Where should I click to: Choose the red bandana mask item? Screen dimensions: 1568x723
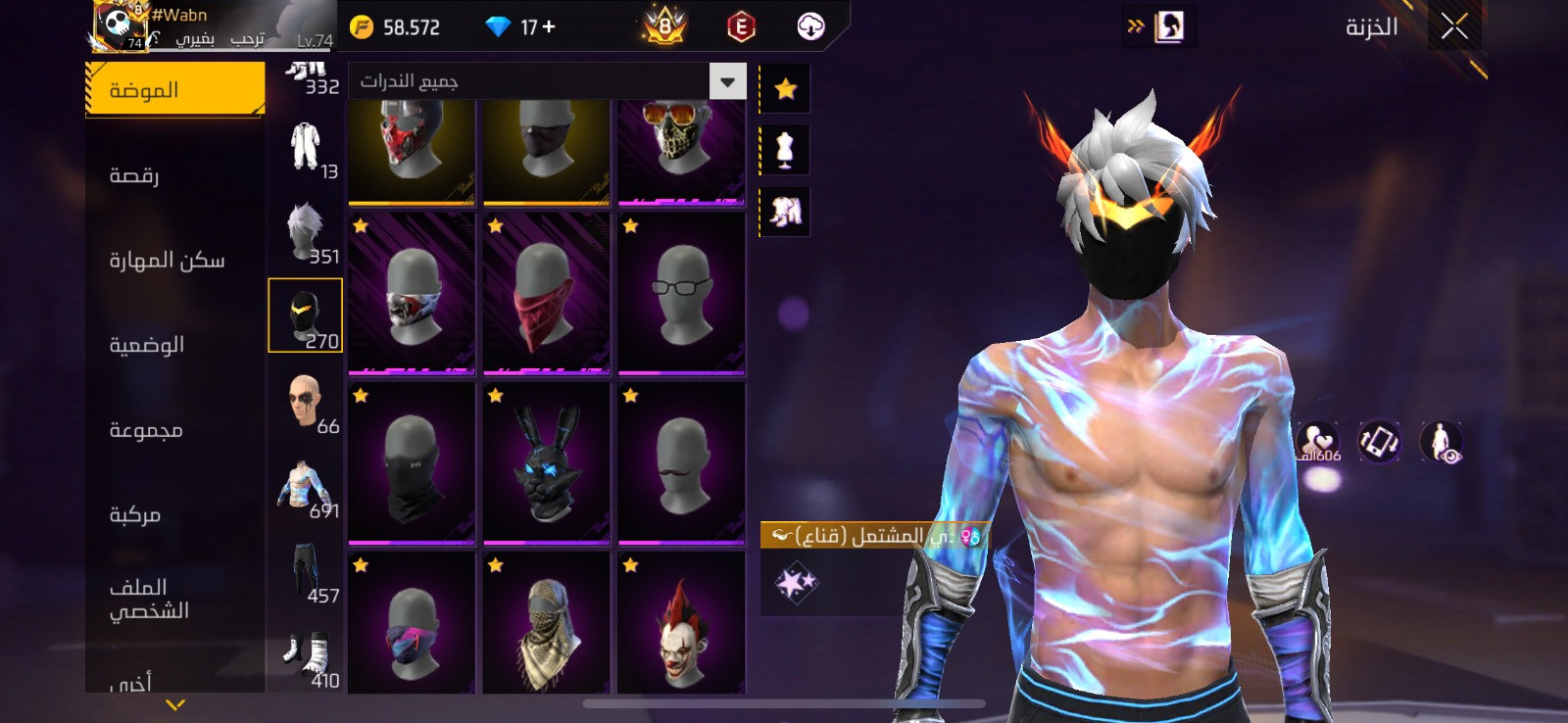546,293
